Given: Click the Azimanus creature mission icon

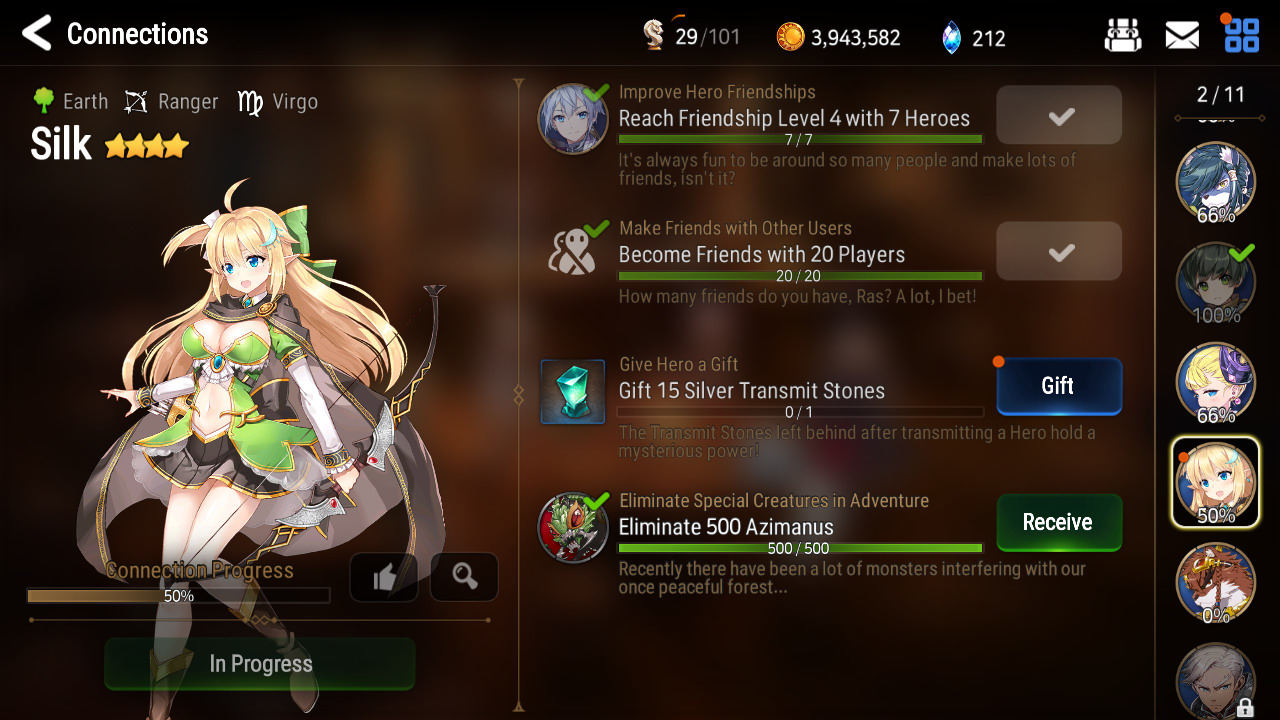Looking at the screenshot, I should click(x=573, y=527).
